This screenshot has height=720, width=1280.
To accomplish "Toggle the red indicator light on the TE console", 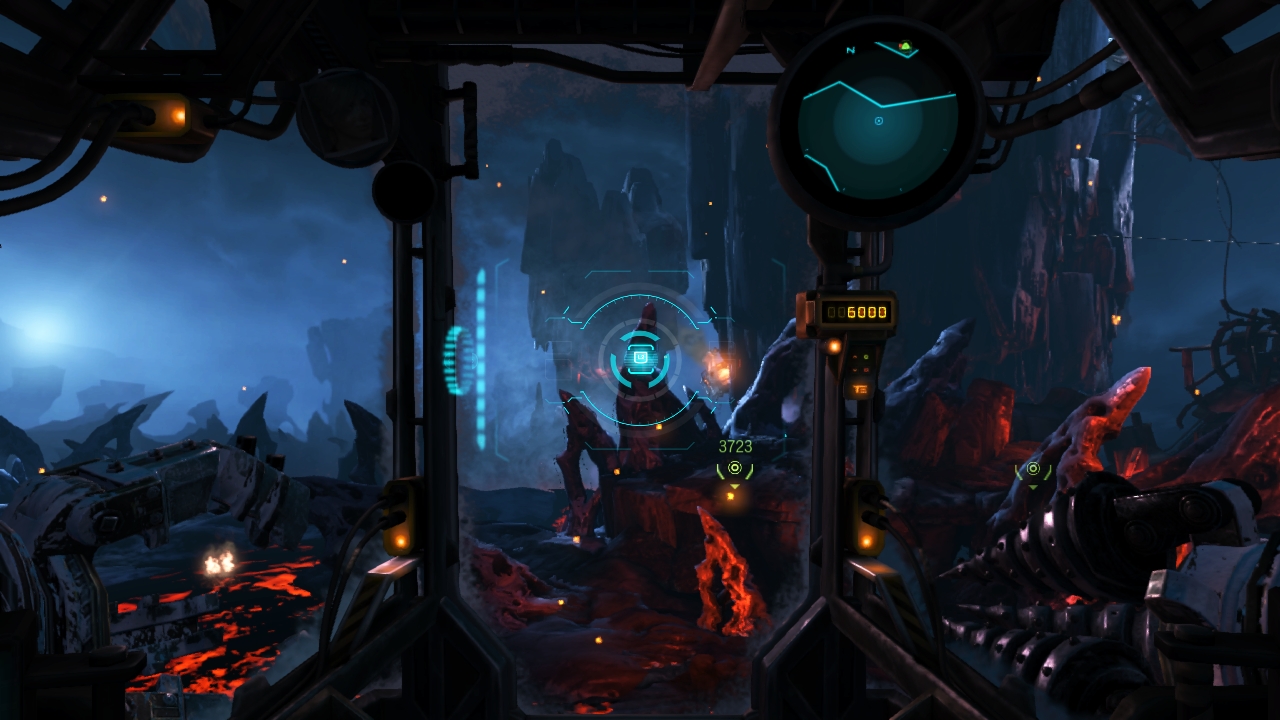I will (x=865, y=370).
